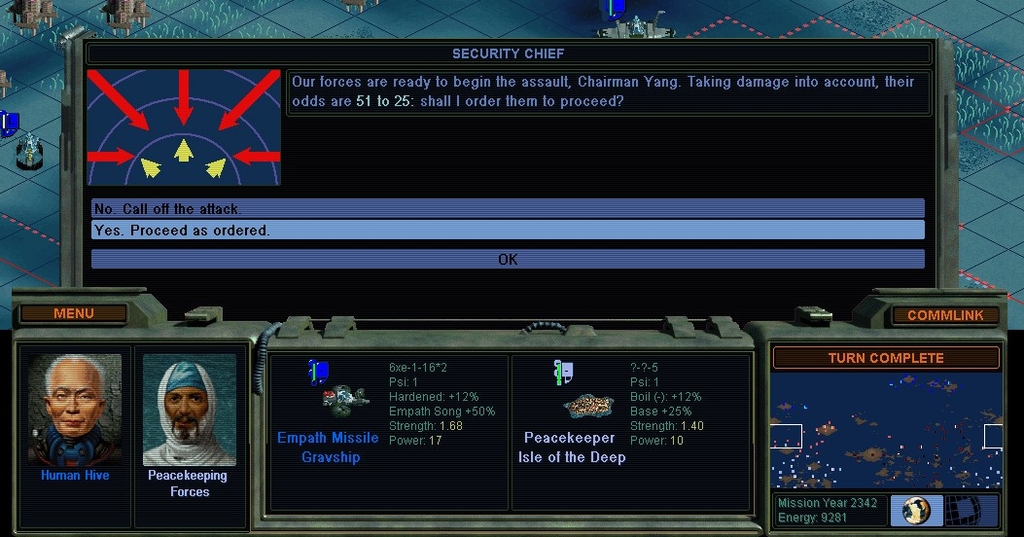Confirm the dialog with OK

pos(507,260)
